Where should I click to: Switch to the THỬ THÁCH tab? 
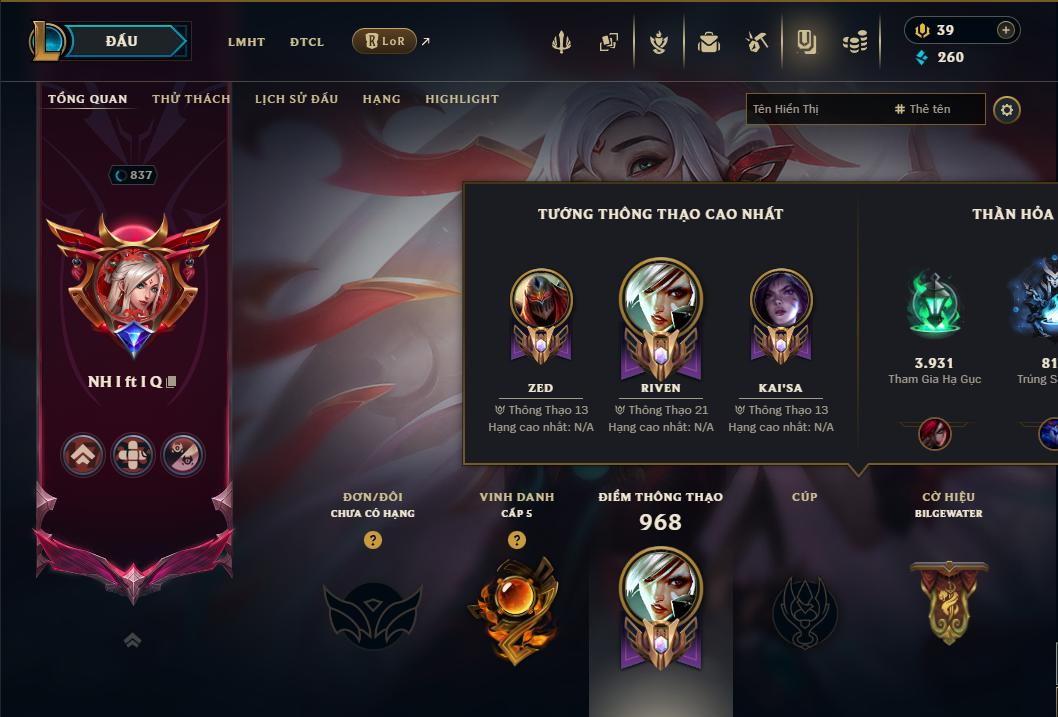(191, 99)
